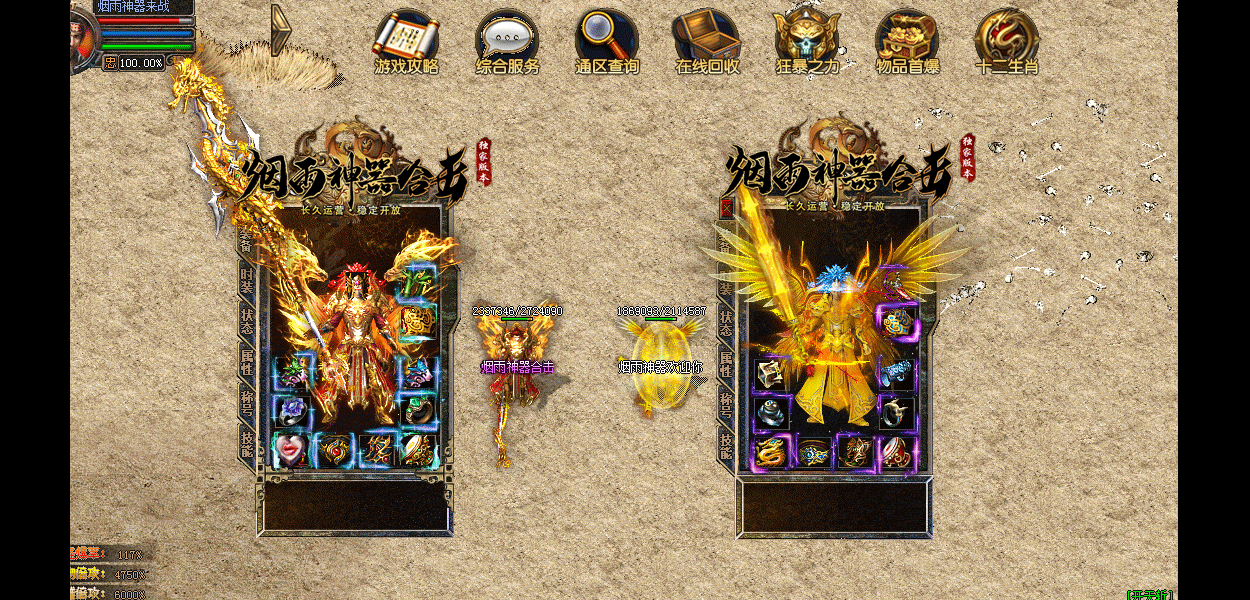Click the golden arrow beside the status bars
1250x600 pixels.
(x=281, y=31)
